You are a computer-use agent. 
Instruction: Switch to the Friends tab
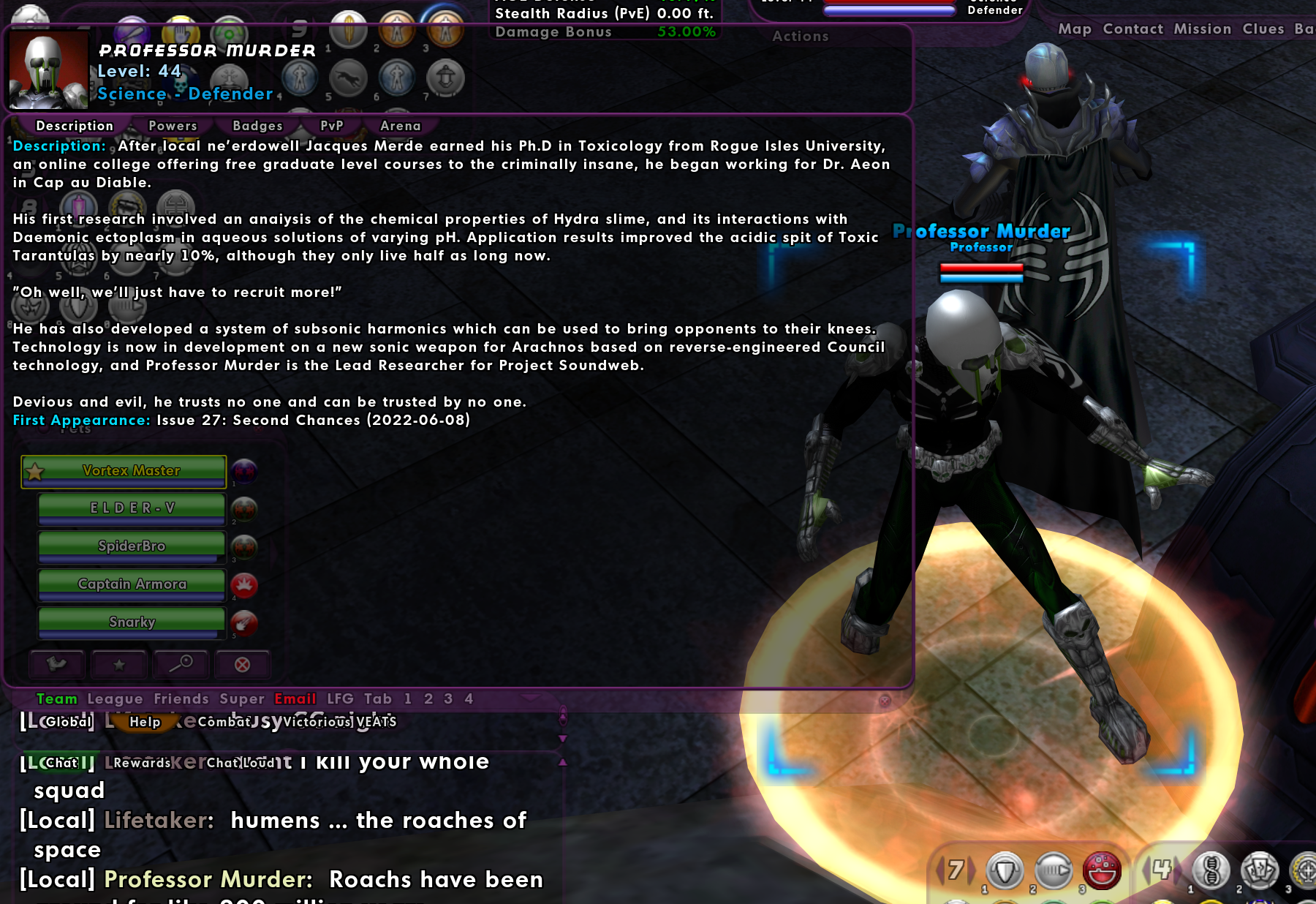[x=181, y=699]
